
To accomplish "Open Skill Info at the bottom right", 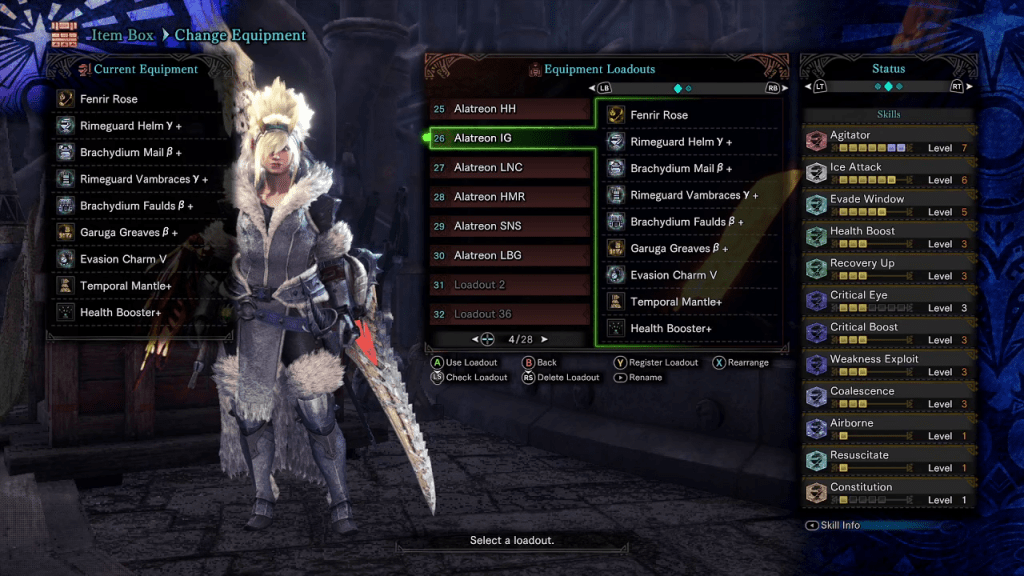I will [x=838, y=525].
